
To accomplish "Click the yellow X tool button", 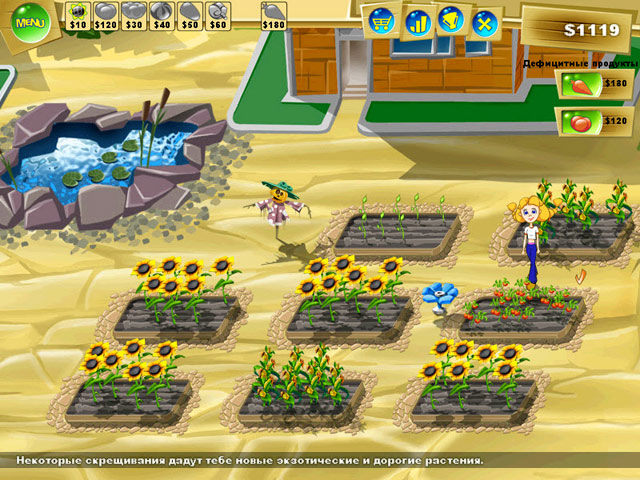I will (485, 20).
